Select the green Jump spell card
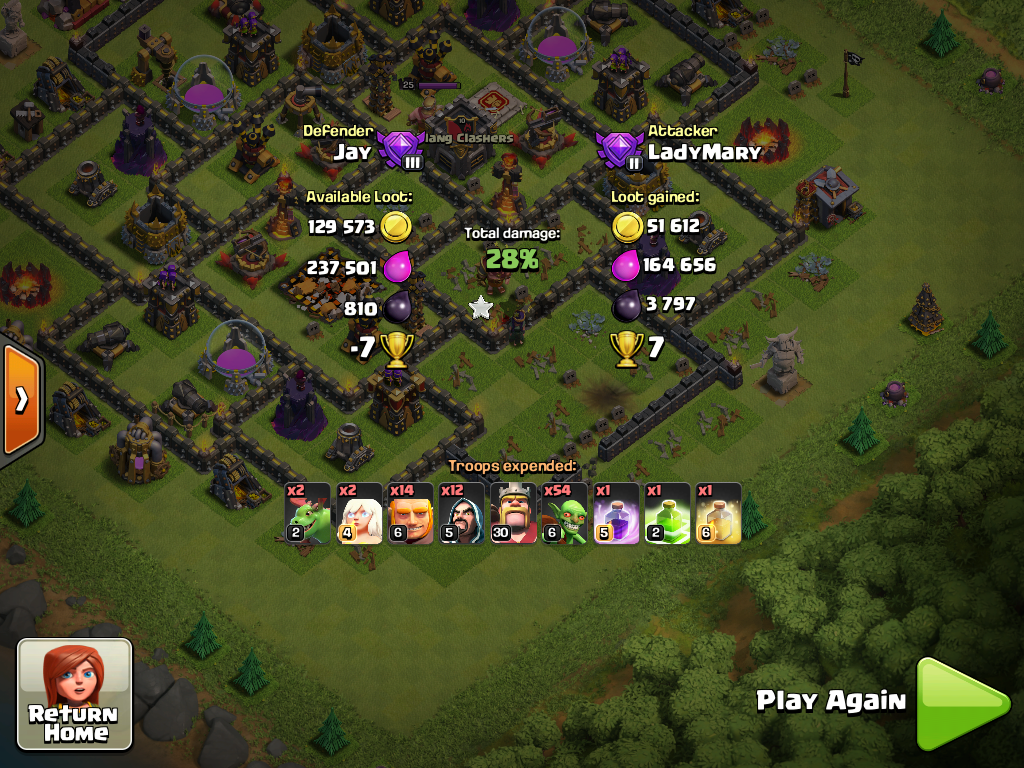1024x768 pixels. pyautogui.click(x=667, y=514)
